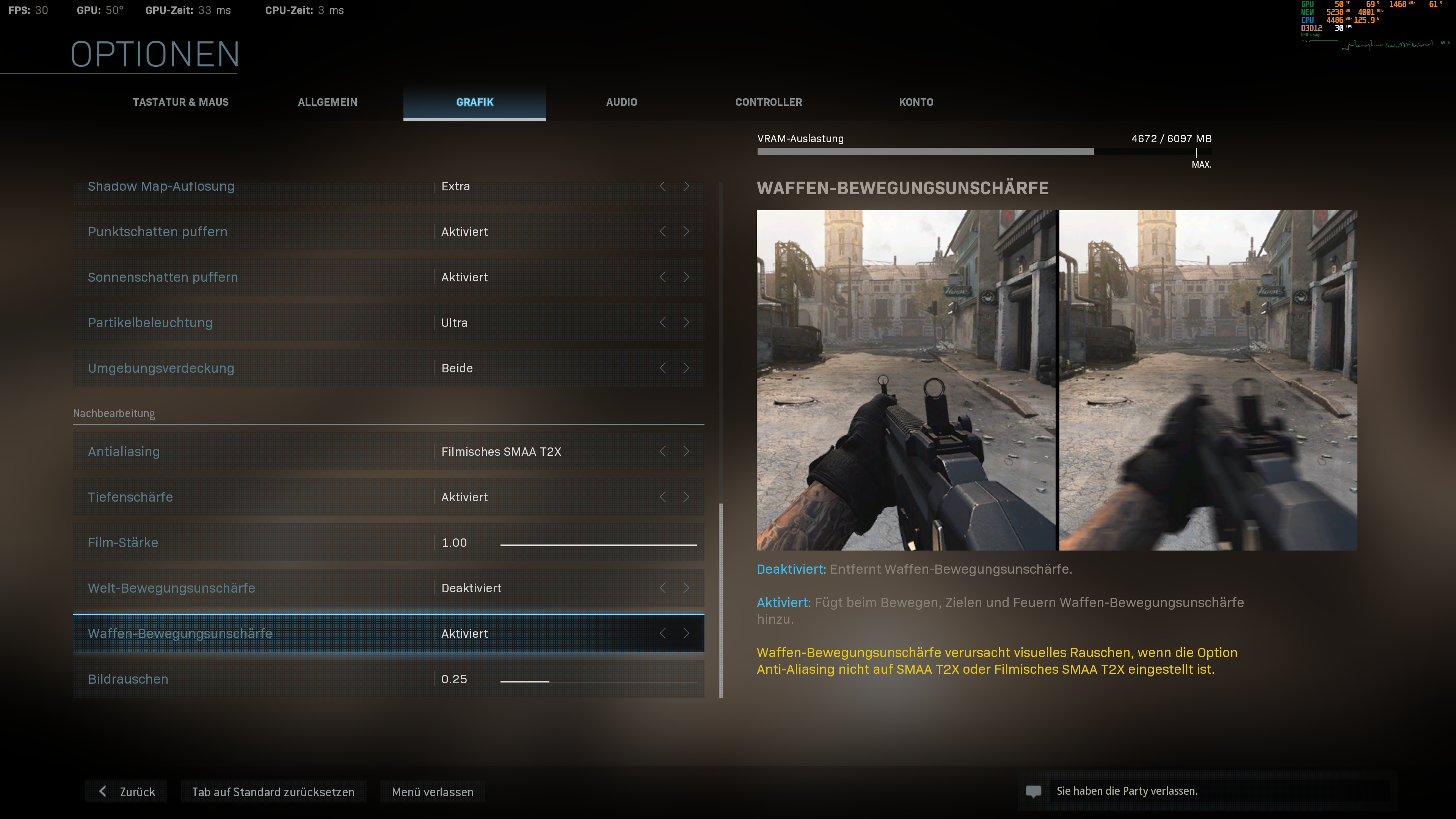Enable Welt-Bewegungsunschärfe
Viewport: 1456px width, 819px height.
pos(687,588)
